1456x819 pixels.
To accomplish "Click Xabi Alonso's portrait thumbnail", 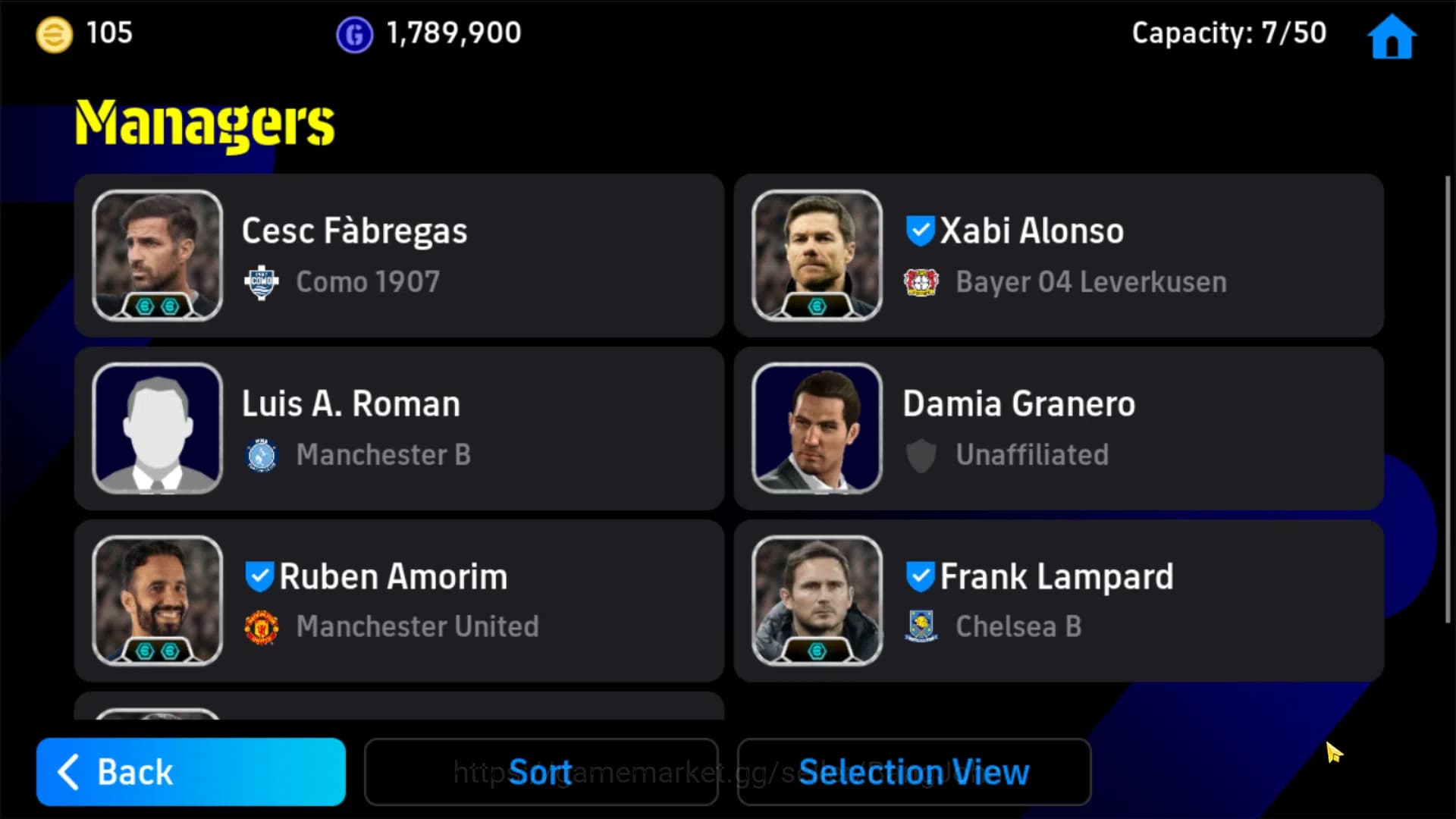I will point(816,256).
